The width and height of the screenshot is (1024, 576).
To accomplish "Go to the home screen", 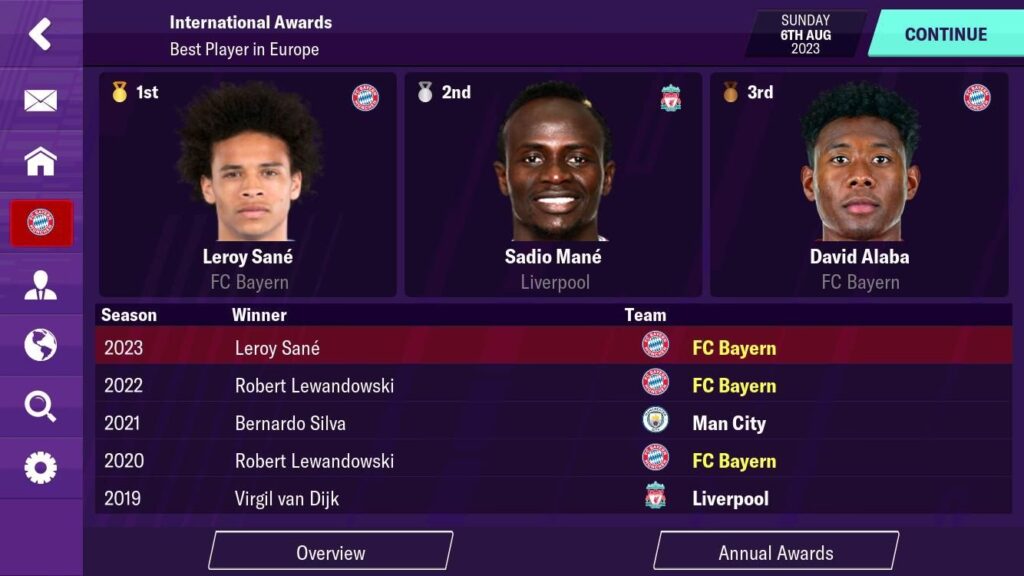I will click(x=40, y=161).
